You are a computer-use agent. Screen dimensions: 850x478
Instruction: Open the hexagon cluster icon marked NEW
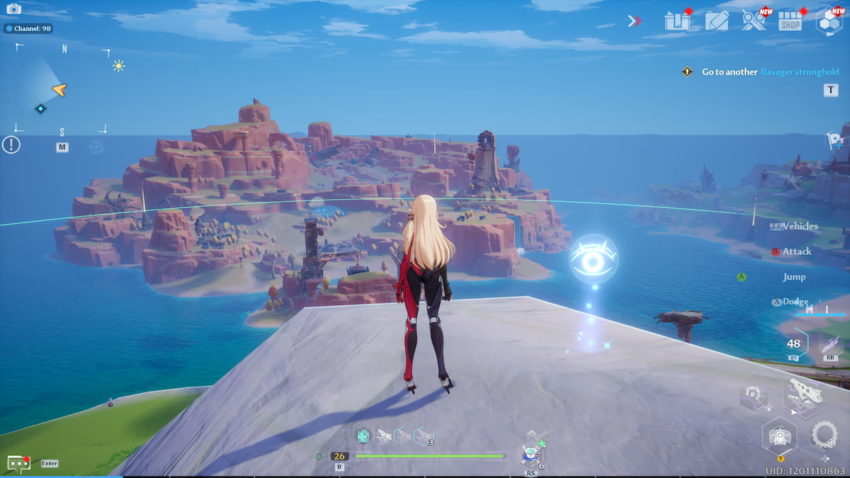pos(828,21)
